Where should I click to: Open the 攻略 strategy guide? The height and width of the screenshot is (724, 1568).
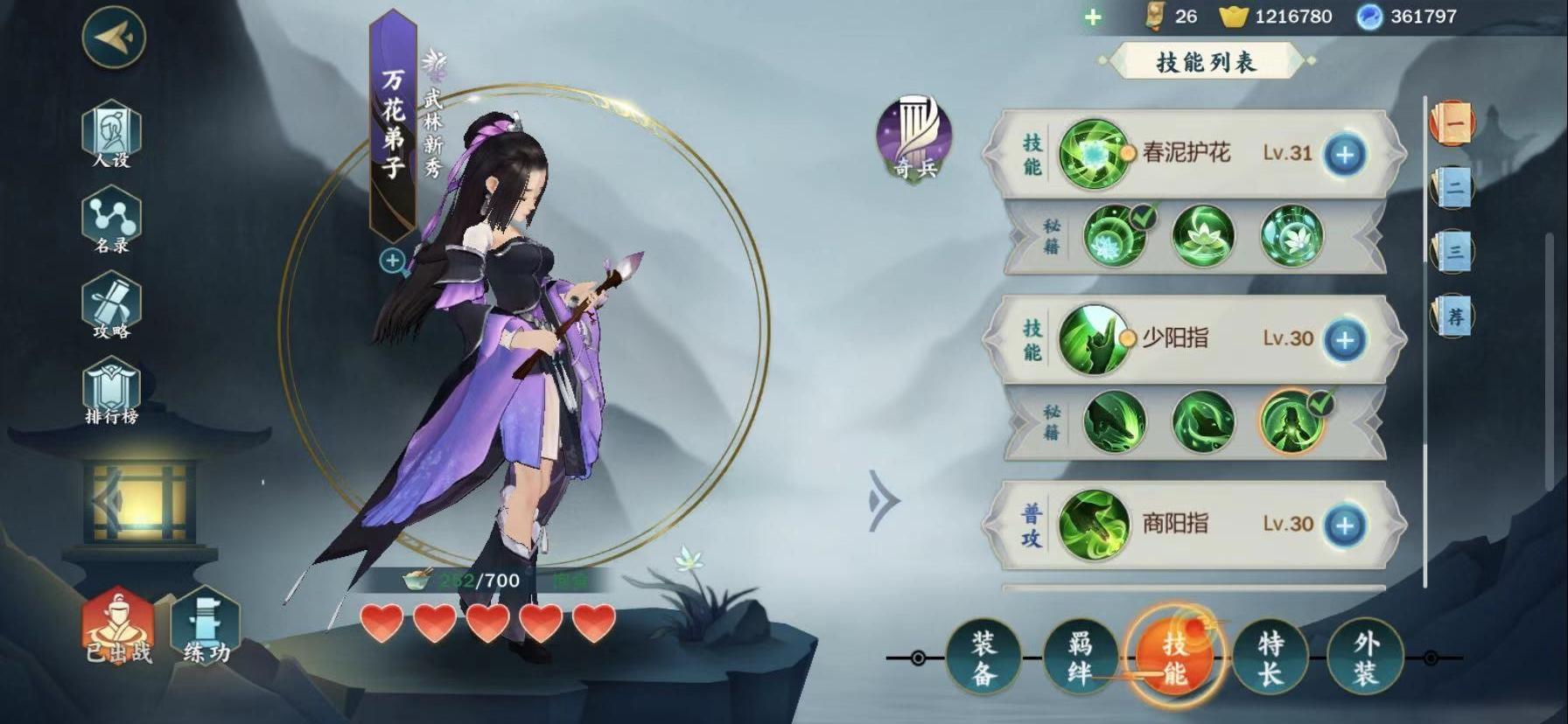111,305
